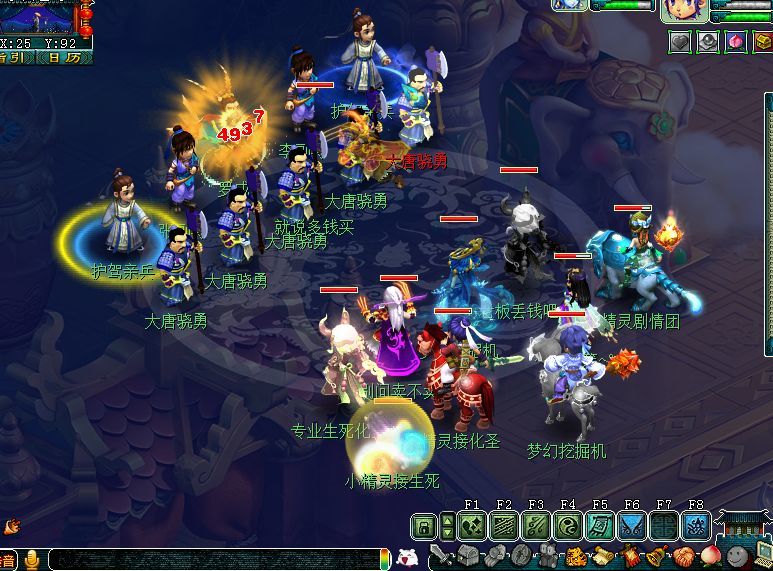The height and width of the screenshot is (571, 773).
Task: Activate the F5 scroll skill
Action: [600, 526]
